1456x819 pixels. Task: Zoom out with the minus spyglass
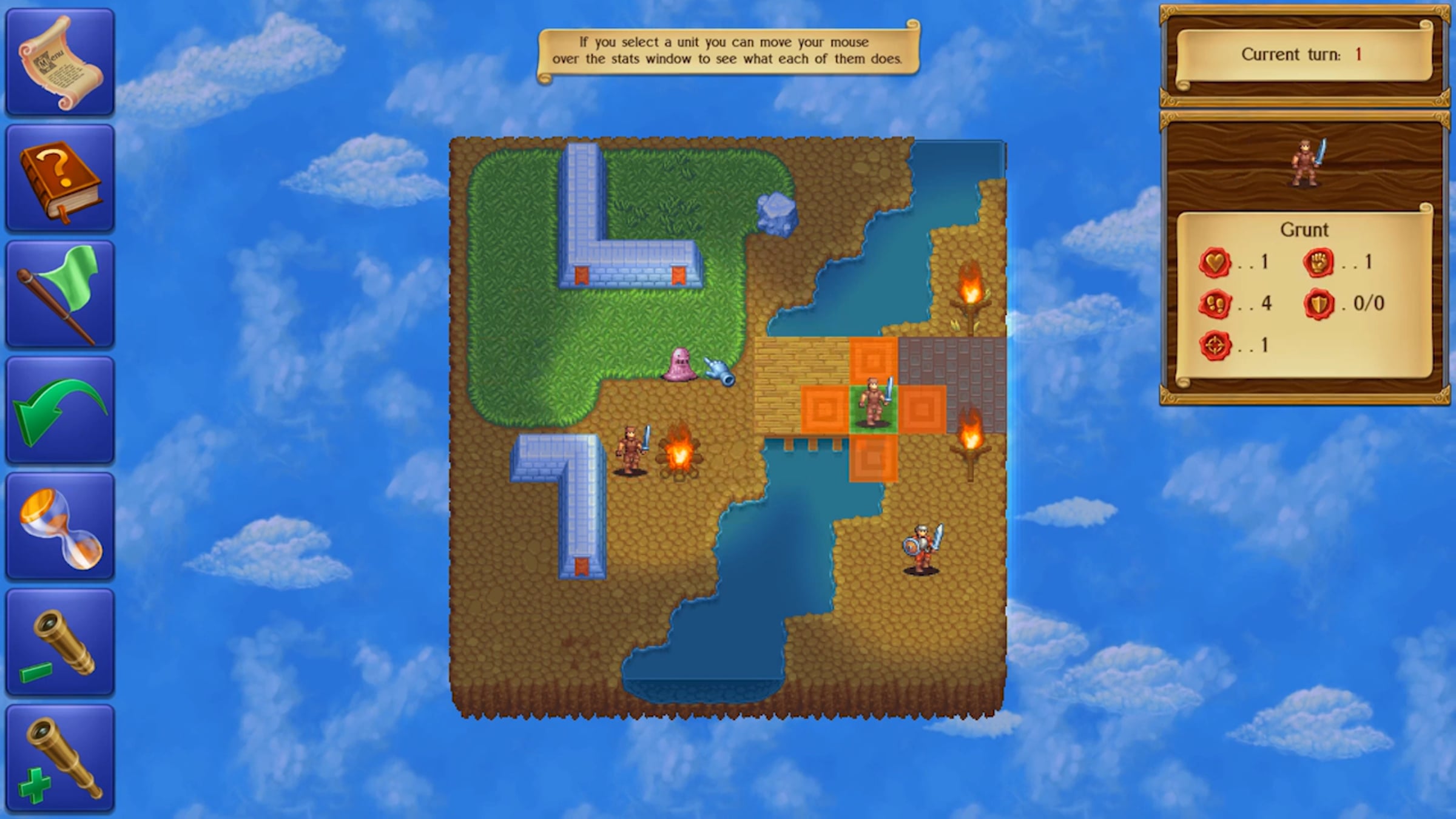[60, 642]
